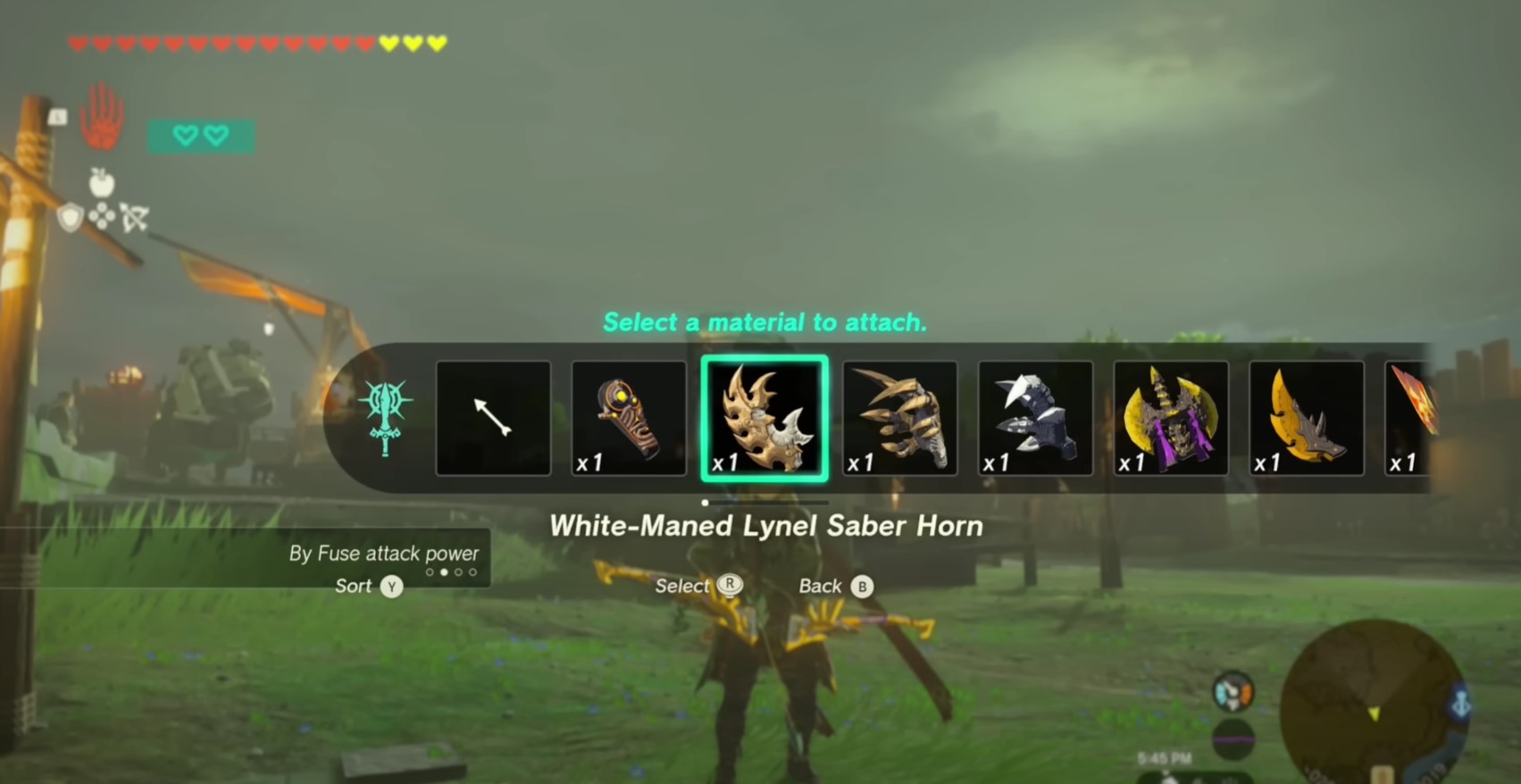This screenshot has width=1521, height=784.
Task: Select the White-Maned Lynel Saber Horn
Action: point(764,418)
